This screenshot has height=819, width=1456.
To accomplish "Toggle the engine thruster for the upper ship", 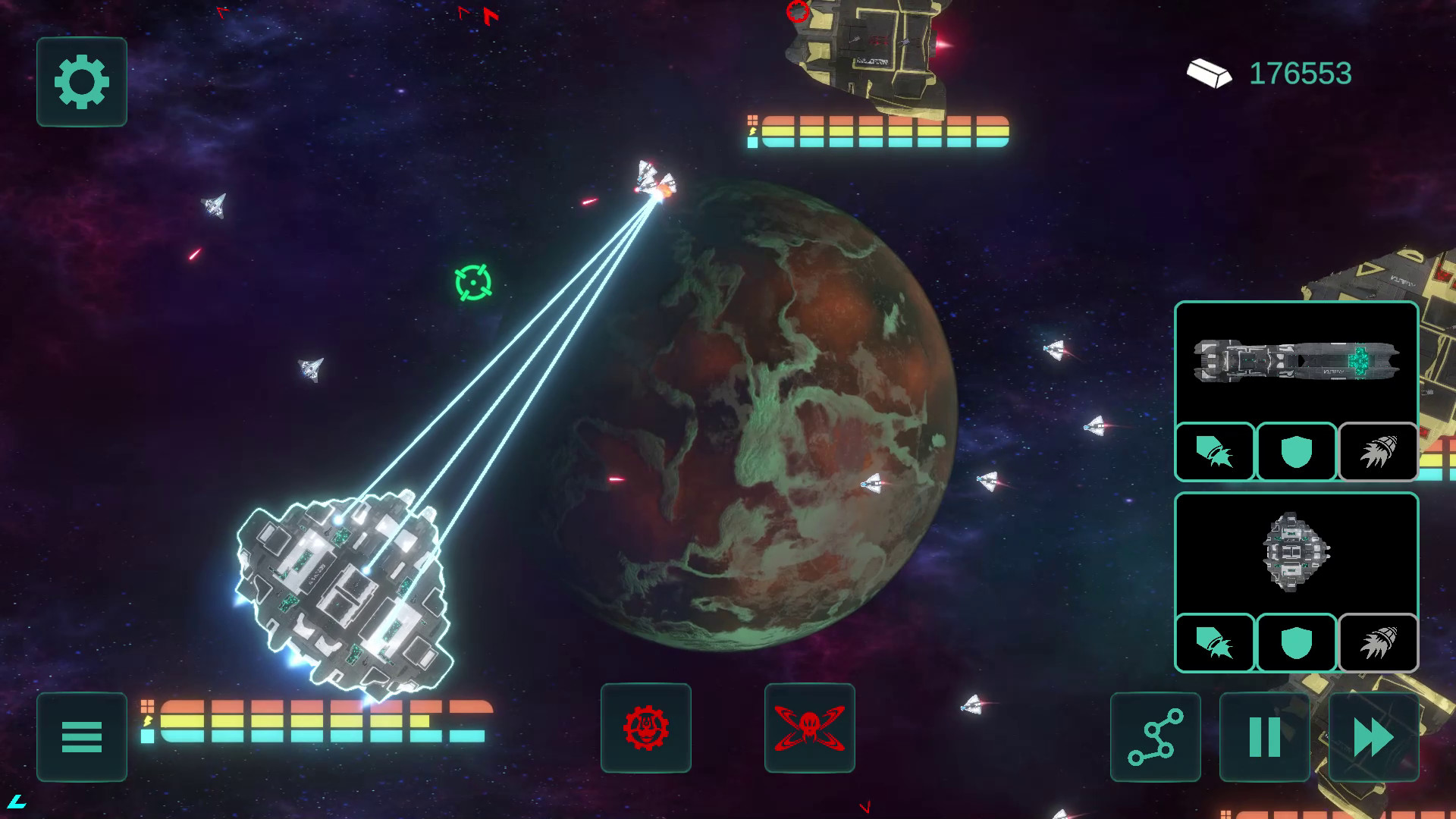I will pyautogui.click(x=1377, y=453).
